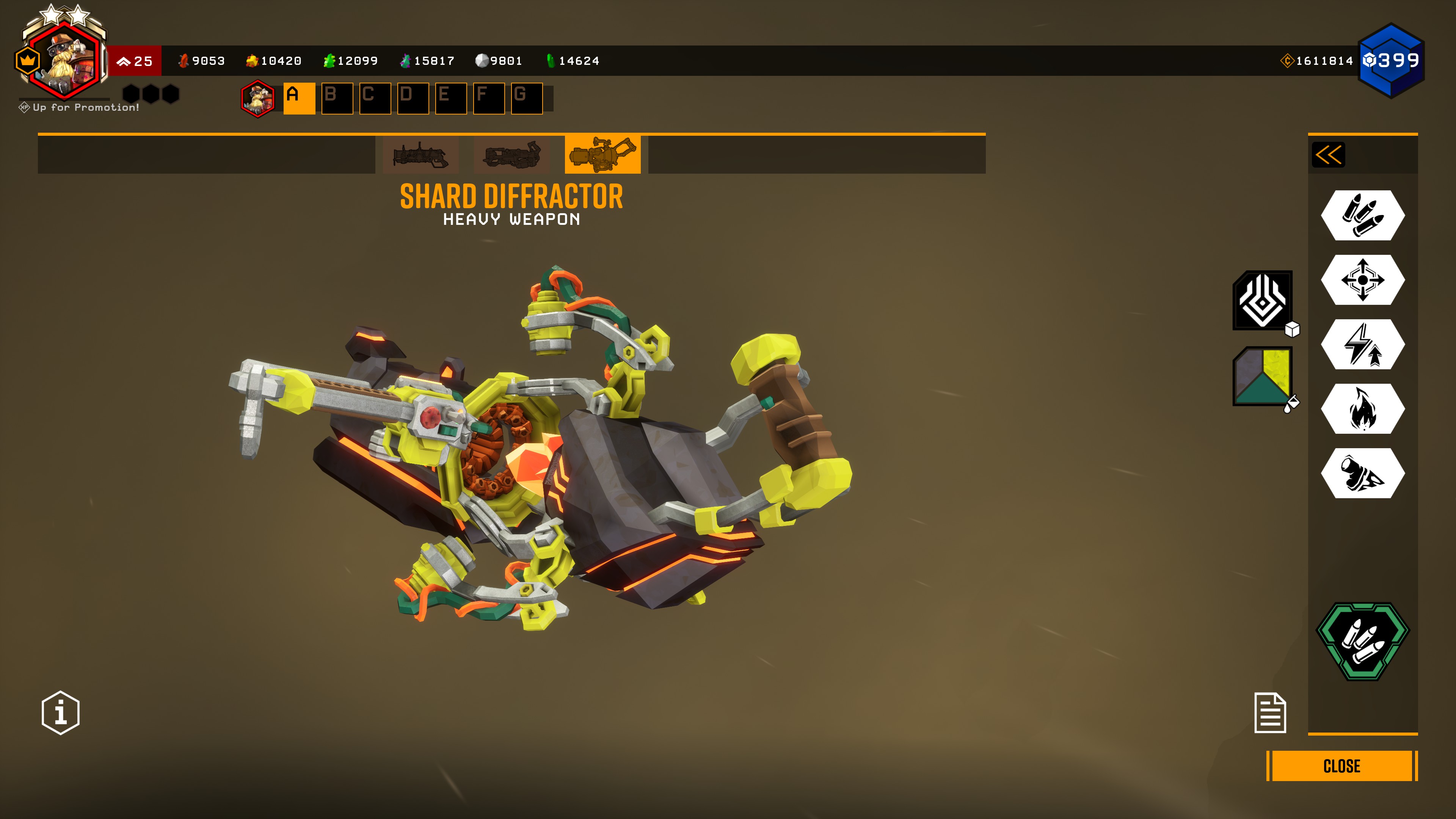Image resolution: width=1456 pixels, height=819 pixels.
Task: Close the weapon equipment screen
Action: click(x=1341, y=766)
